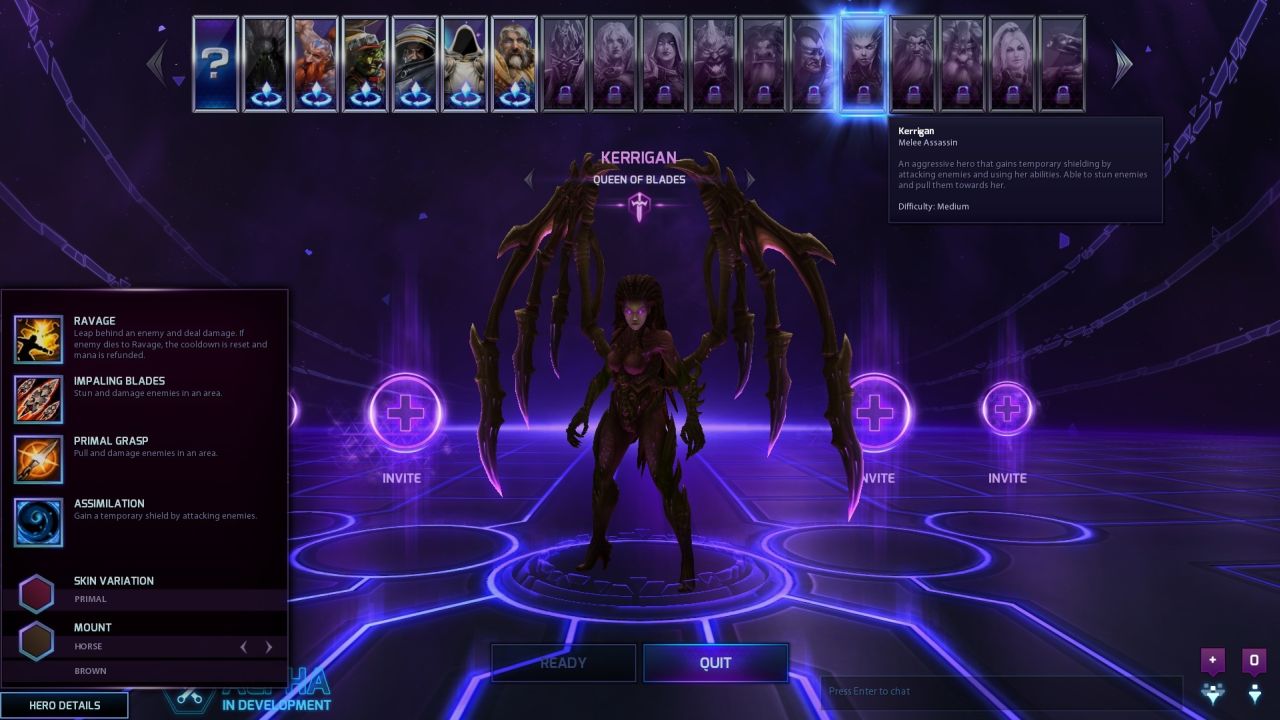Image resolution: width=1280 pixels, height=720 pixels.
Task: Focus the chat input box
Action: tap(1000, 691)
